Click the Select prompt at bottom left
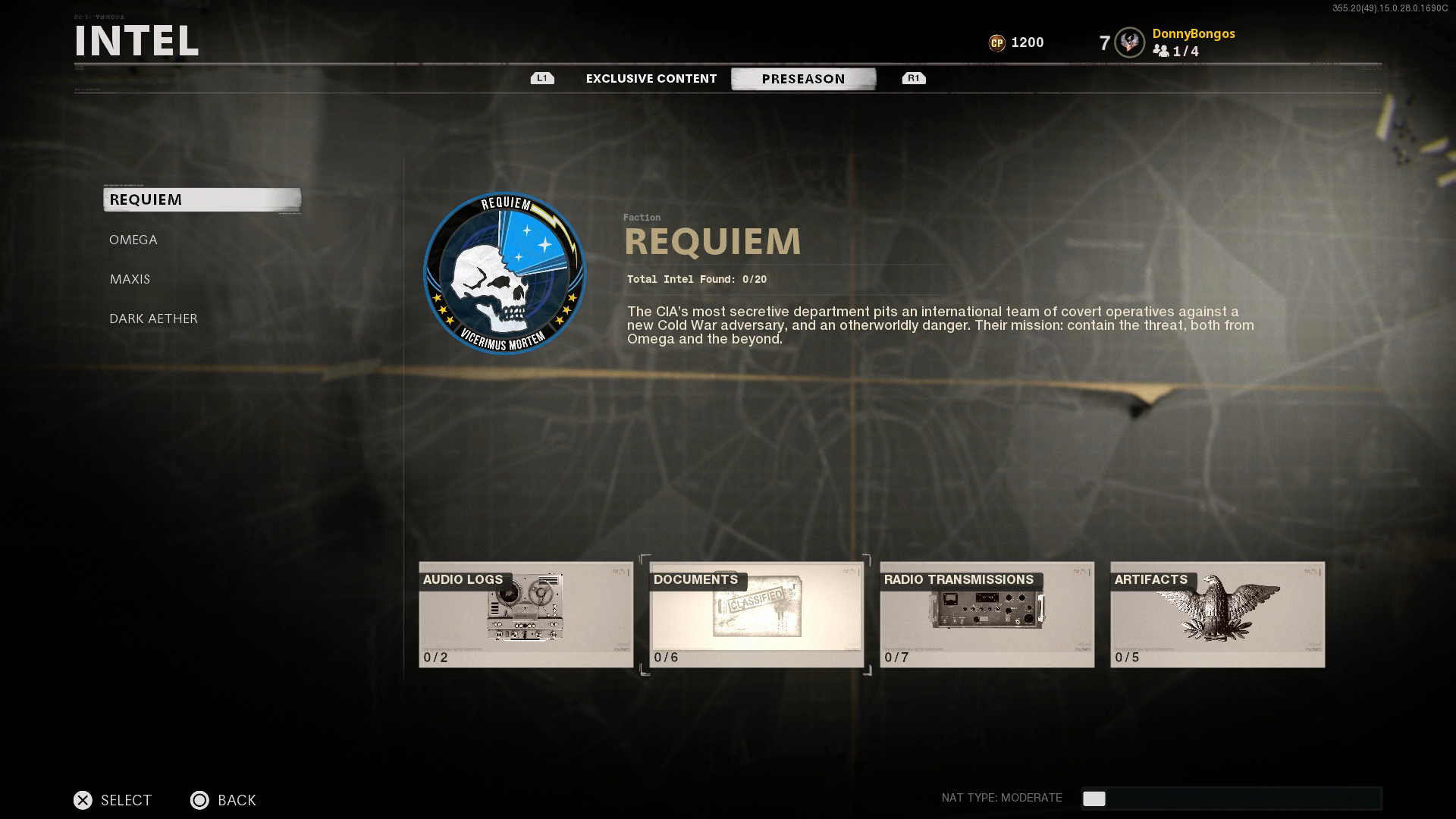 [112, 800]
